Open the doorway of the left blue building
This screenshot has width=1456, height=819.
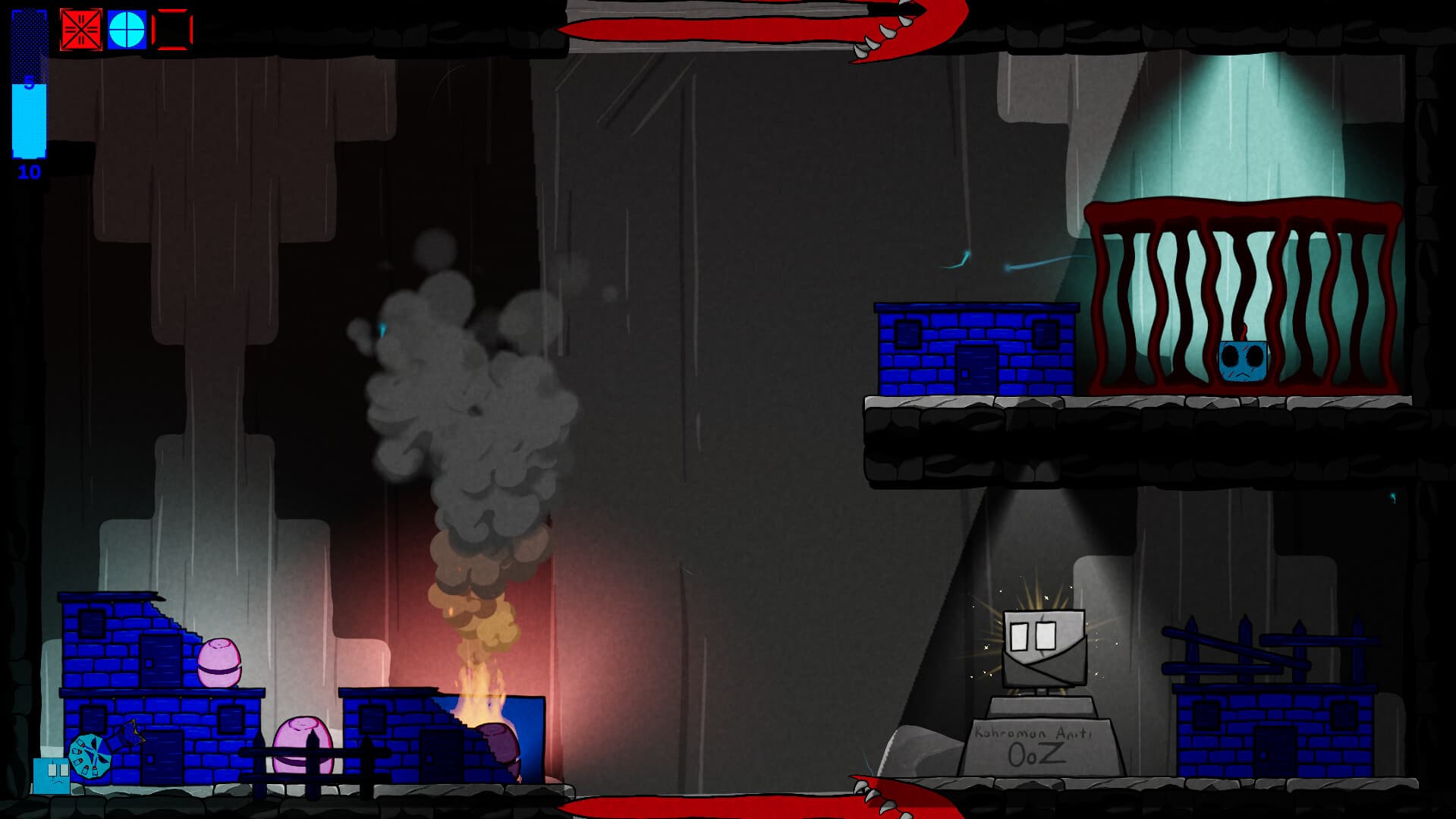click(x=161, y=662)
